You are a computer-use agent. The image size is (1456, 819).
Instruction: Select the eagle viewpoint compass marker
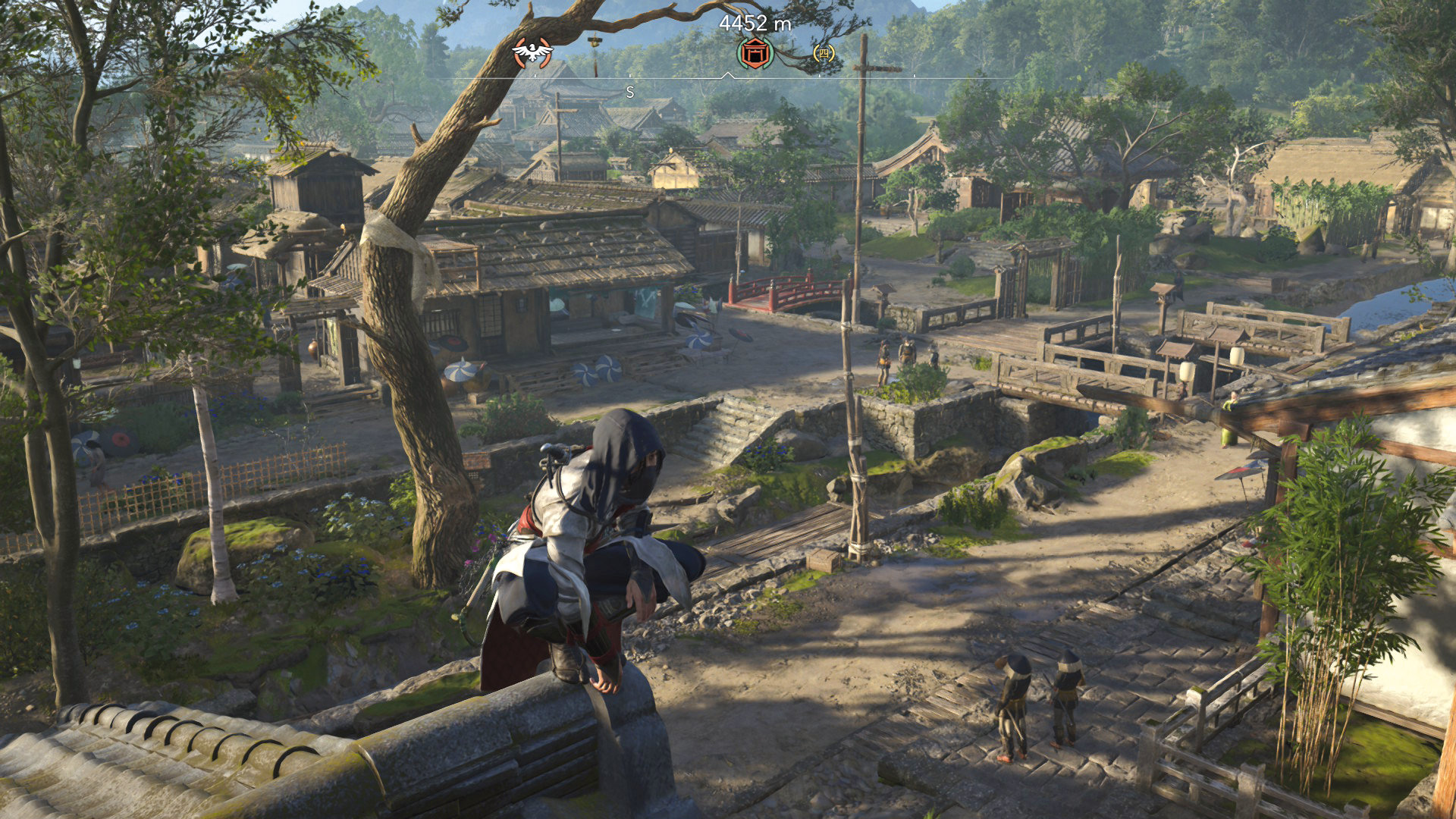[532, 52]
